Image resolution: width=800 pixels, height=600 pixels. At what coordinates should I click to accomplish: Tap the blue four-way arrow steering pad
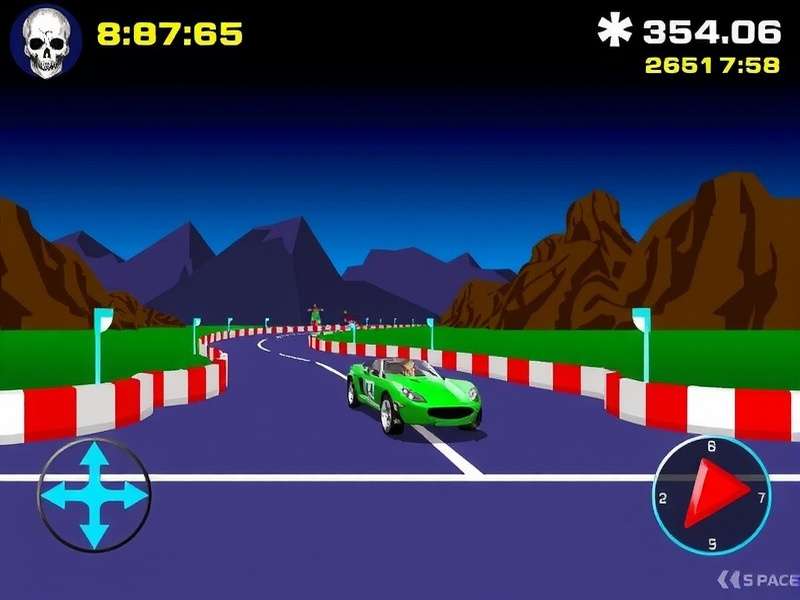93,494
